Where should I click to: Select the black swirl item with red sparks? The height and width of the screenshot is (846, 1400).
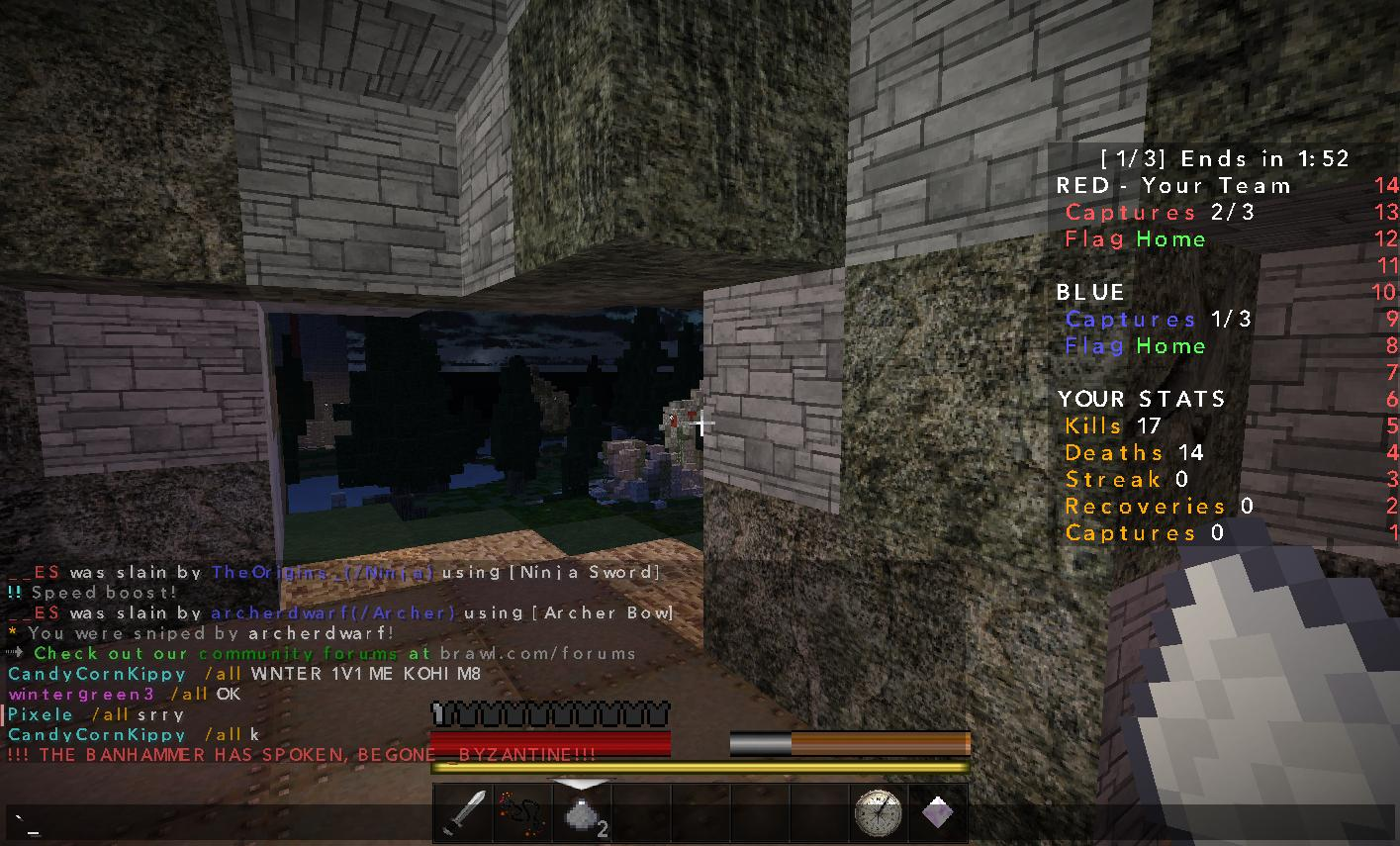tap(522, 813)
